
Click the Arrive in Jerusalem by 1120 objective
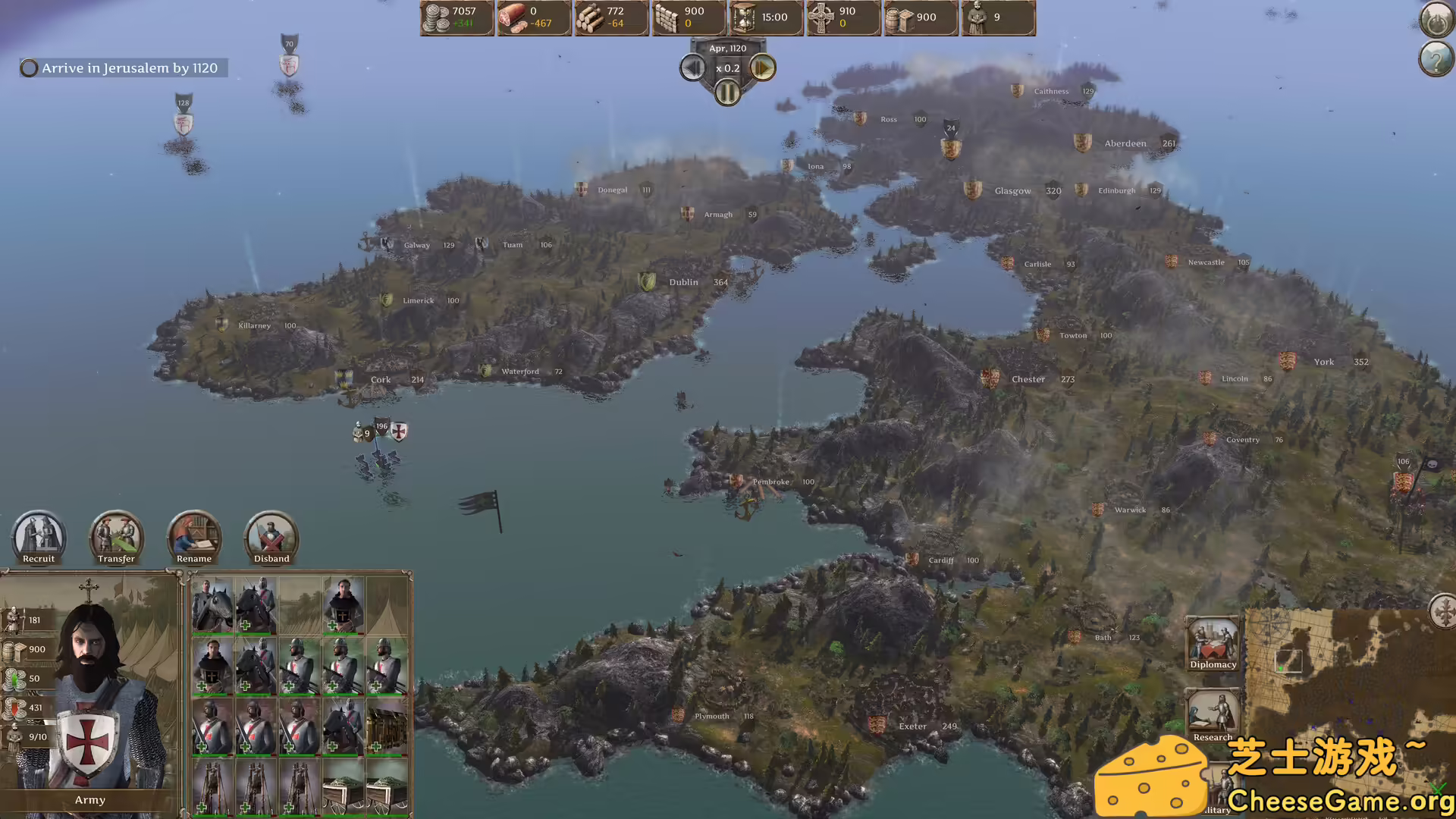click(x=121, y=67)
